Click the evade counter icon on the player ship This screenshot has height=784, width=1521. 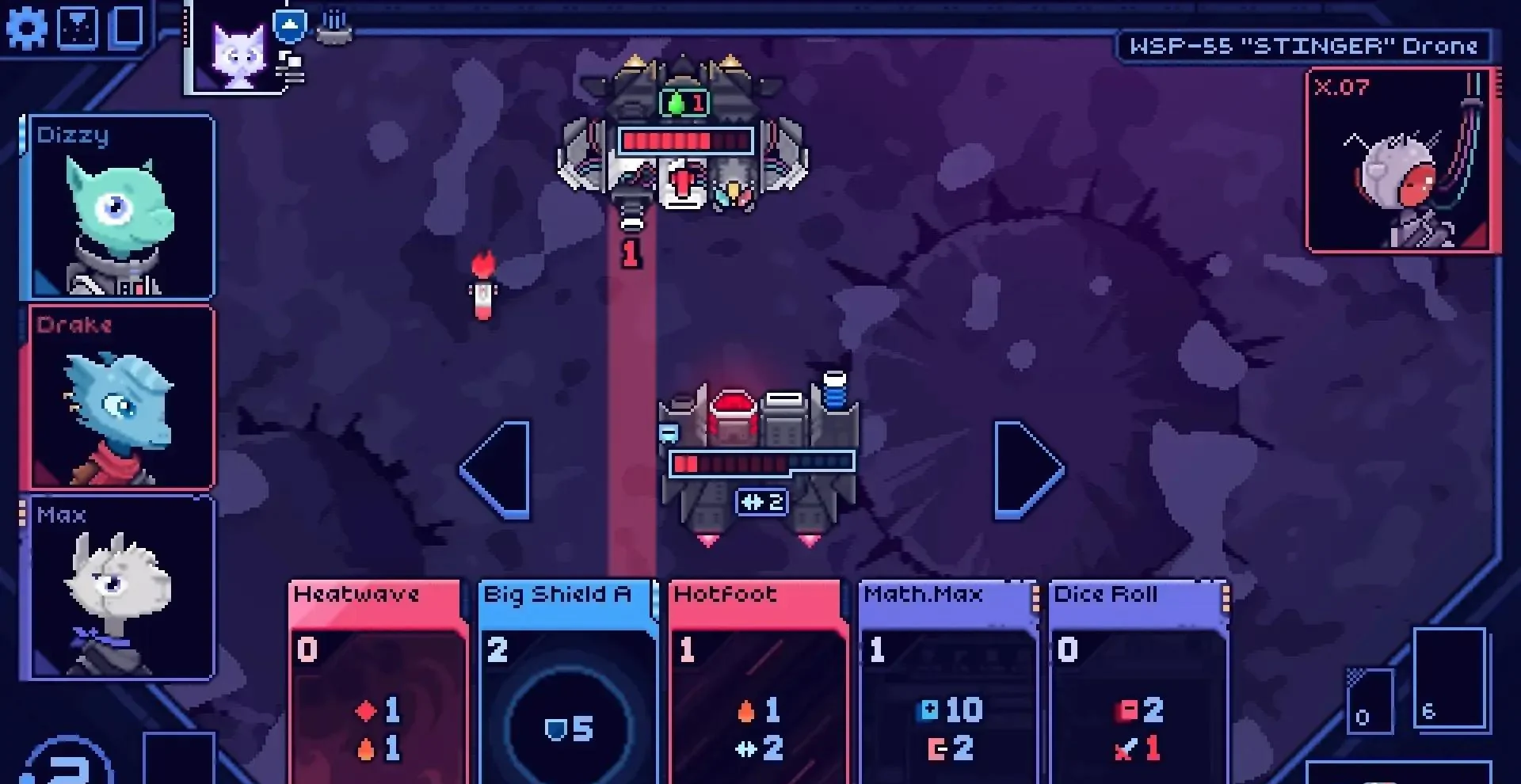pyautogui.click(x=760, y=500)
